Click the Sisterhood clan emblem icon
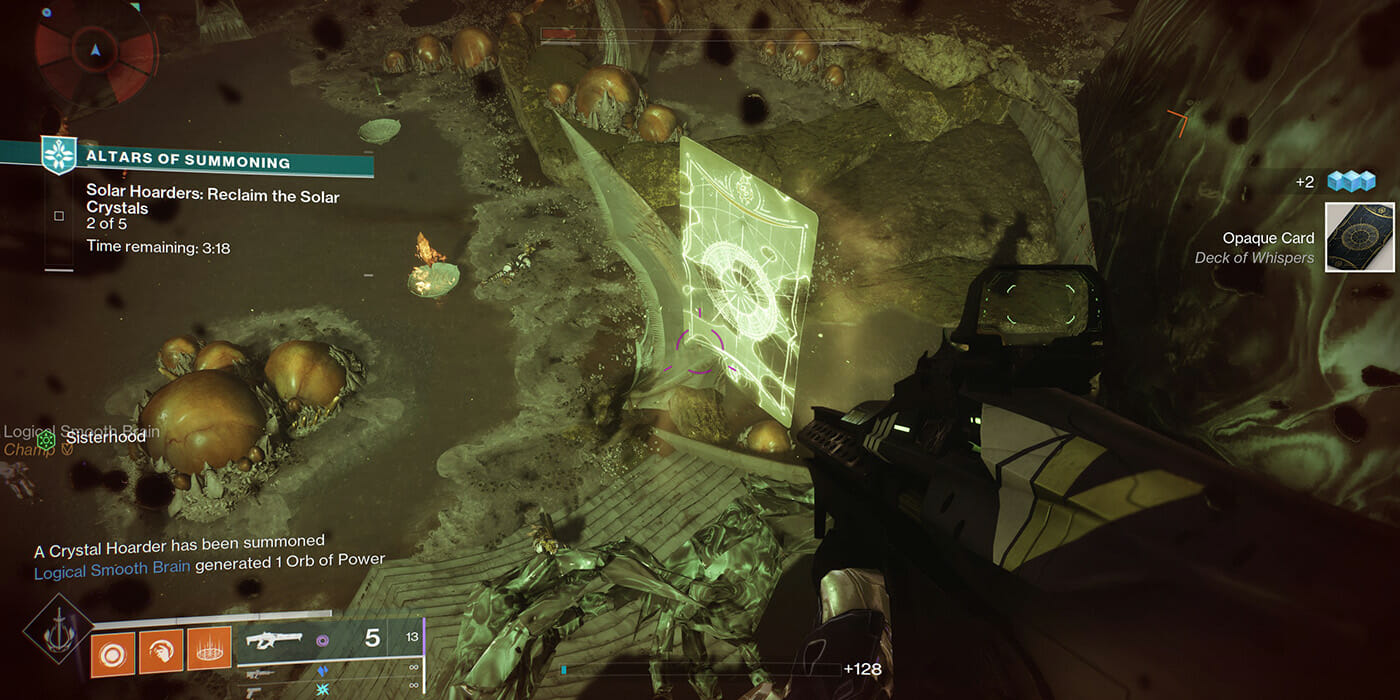The width and height of the screenshot is (1400, 700). coord(45,438)
